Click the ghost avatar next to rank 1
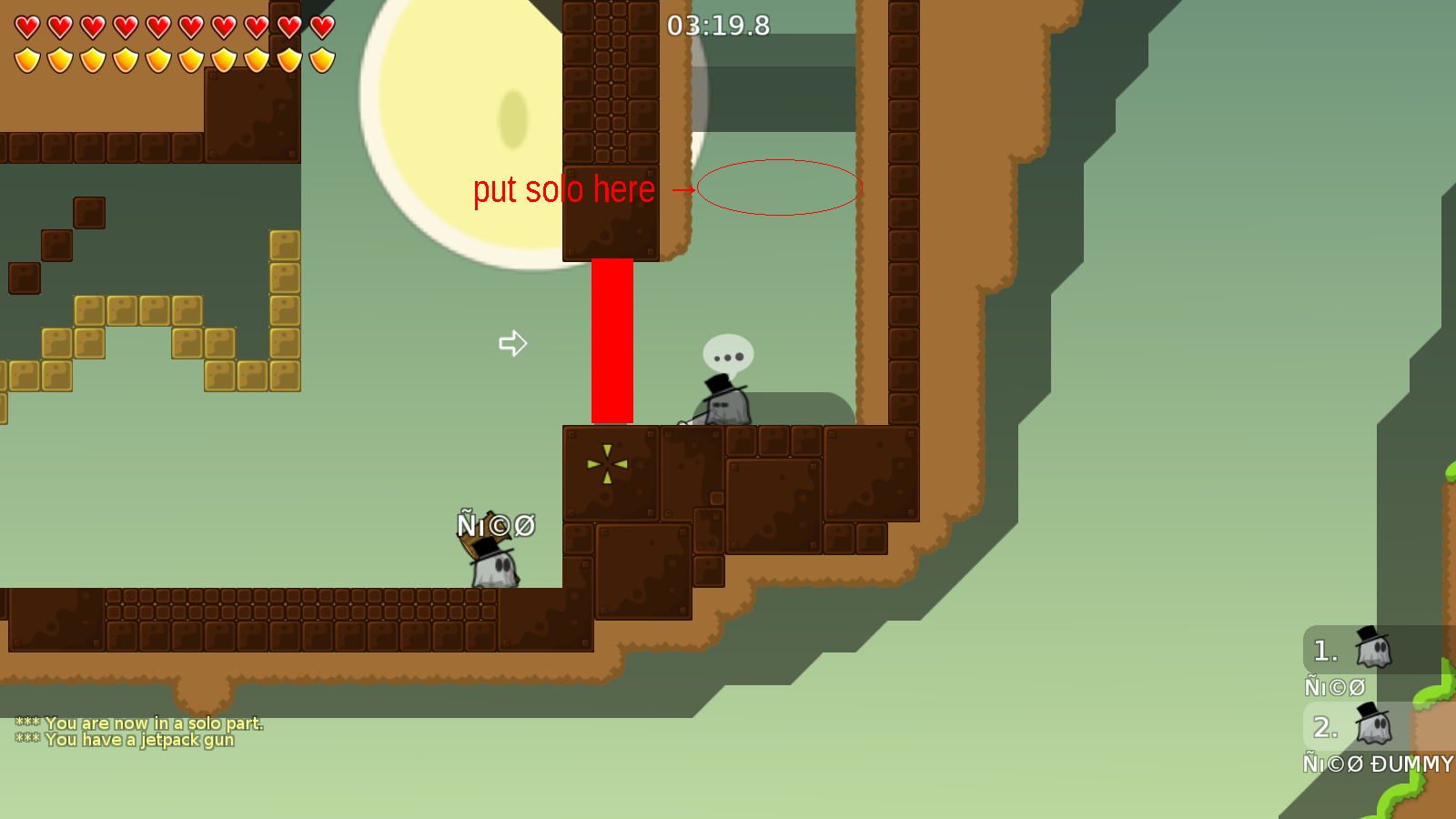This screenshot has width=1456, height=819. (1374, 651)
